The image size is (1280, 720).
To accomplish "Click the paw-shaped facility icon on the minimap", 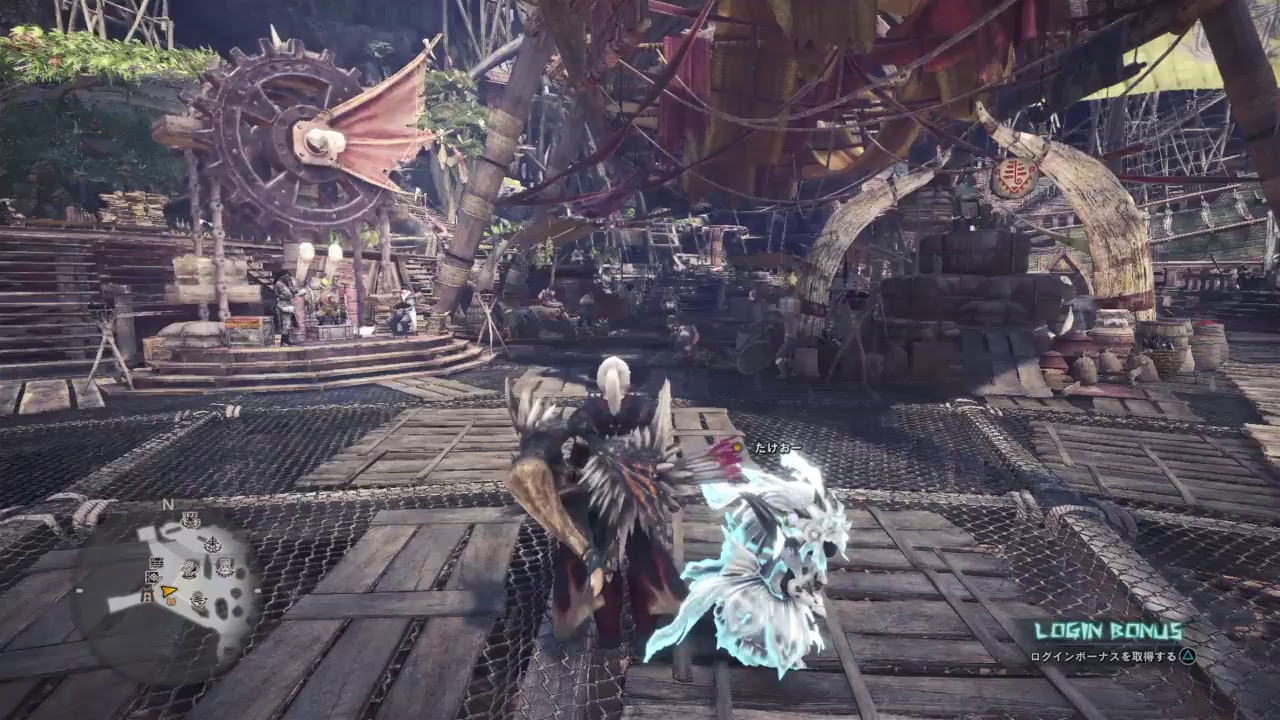I will (x=190, y=569).
